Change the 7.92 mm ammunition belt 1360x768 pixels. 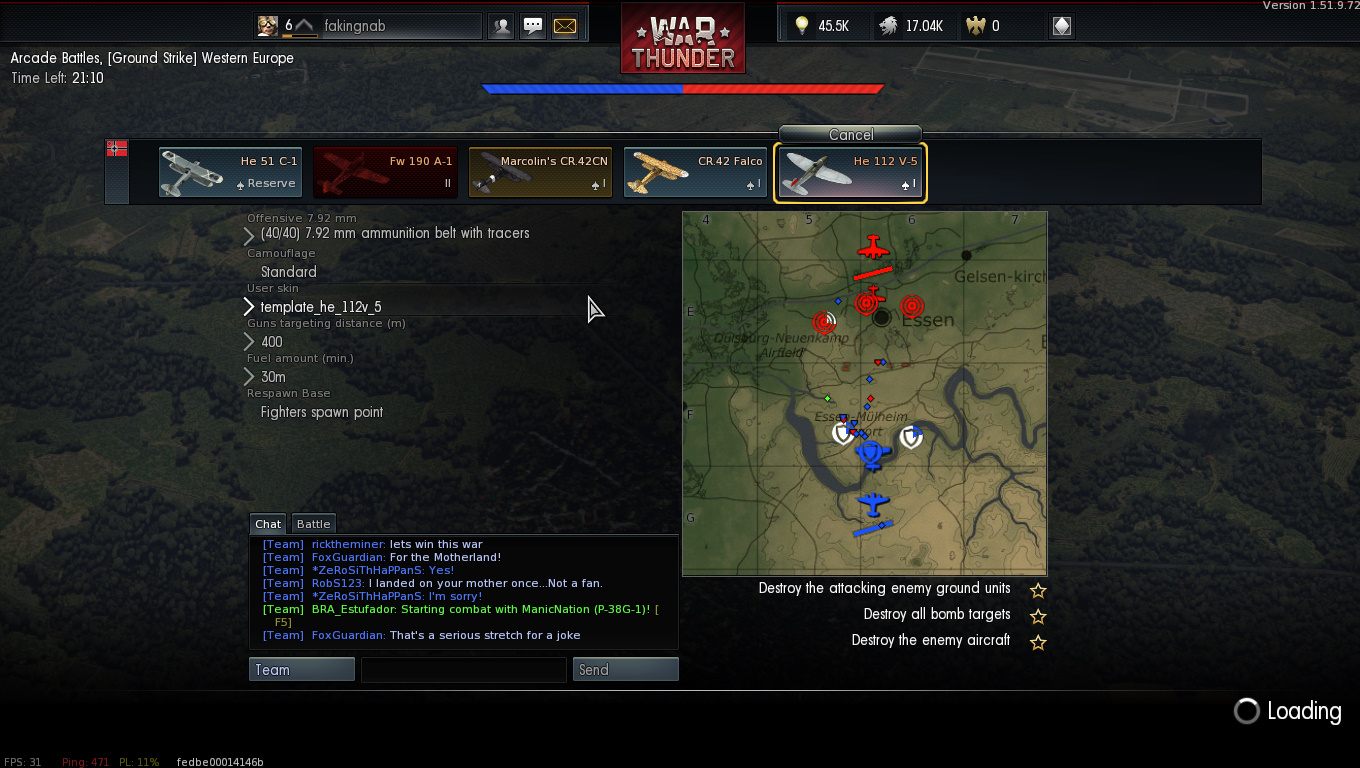395,234
